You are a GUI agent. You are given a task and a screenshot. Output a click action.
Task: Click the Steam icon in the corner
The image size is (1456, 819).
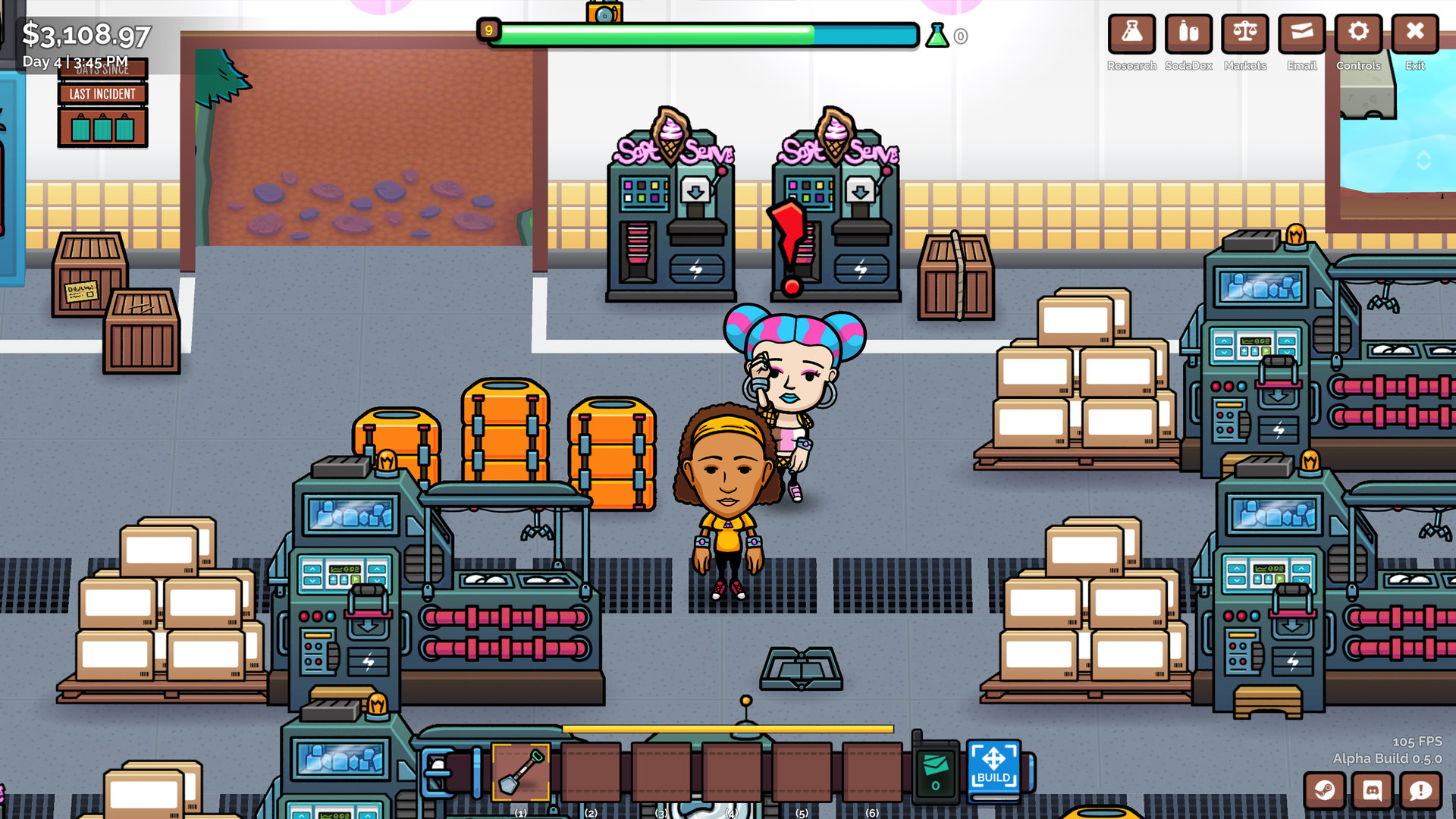[1323, 791]
